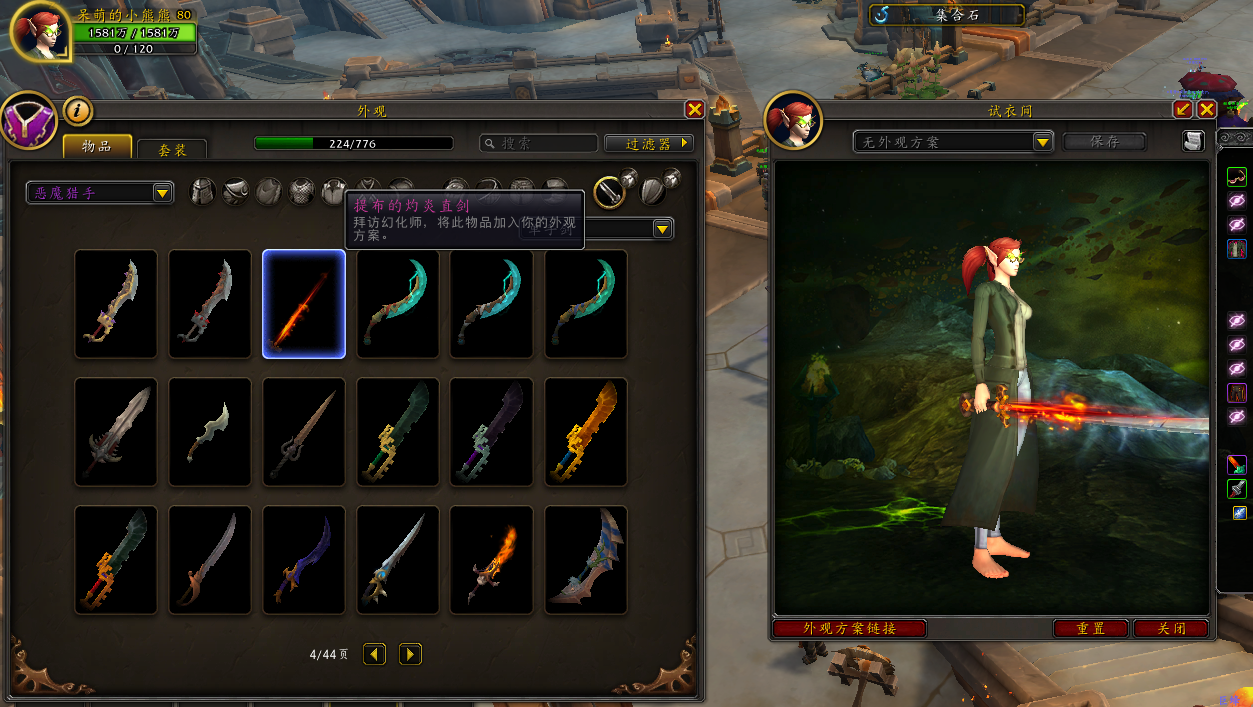Screen dimensions: 1253x707
Task: Reset the dressing room with 重置
Action: click(1091, 629)
